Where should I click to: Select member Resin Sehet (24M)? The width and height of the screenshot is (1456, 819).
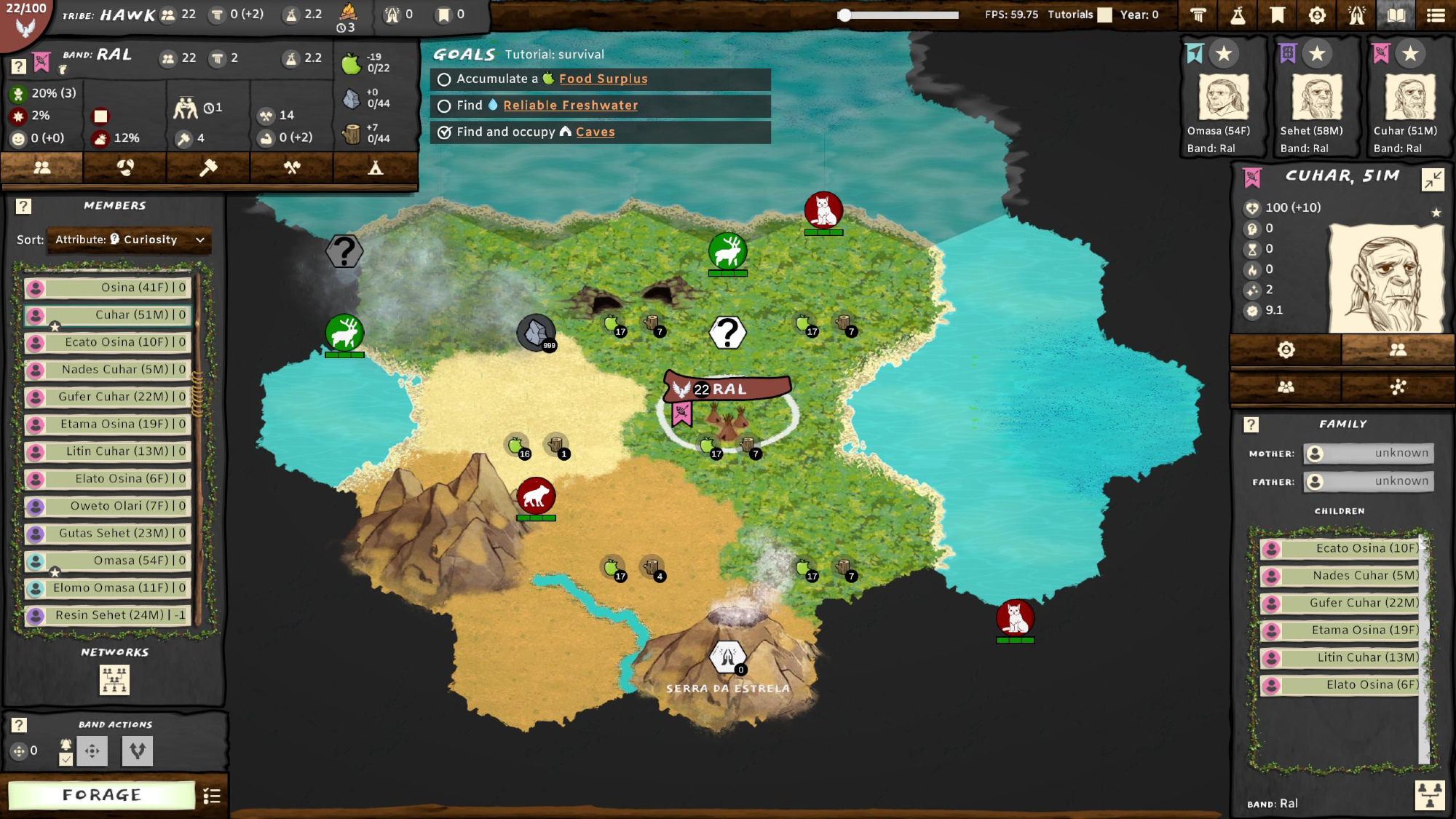[108, 615]
